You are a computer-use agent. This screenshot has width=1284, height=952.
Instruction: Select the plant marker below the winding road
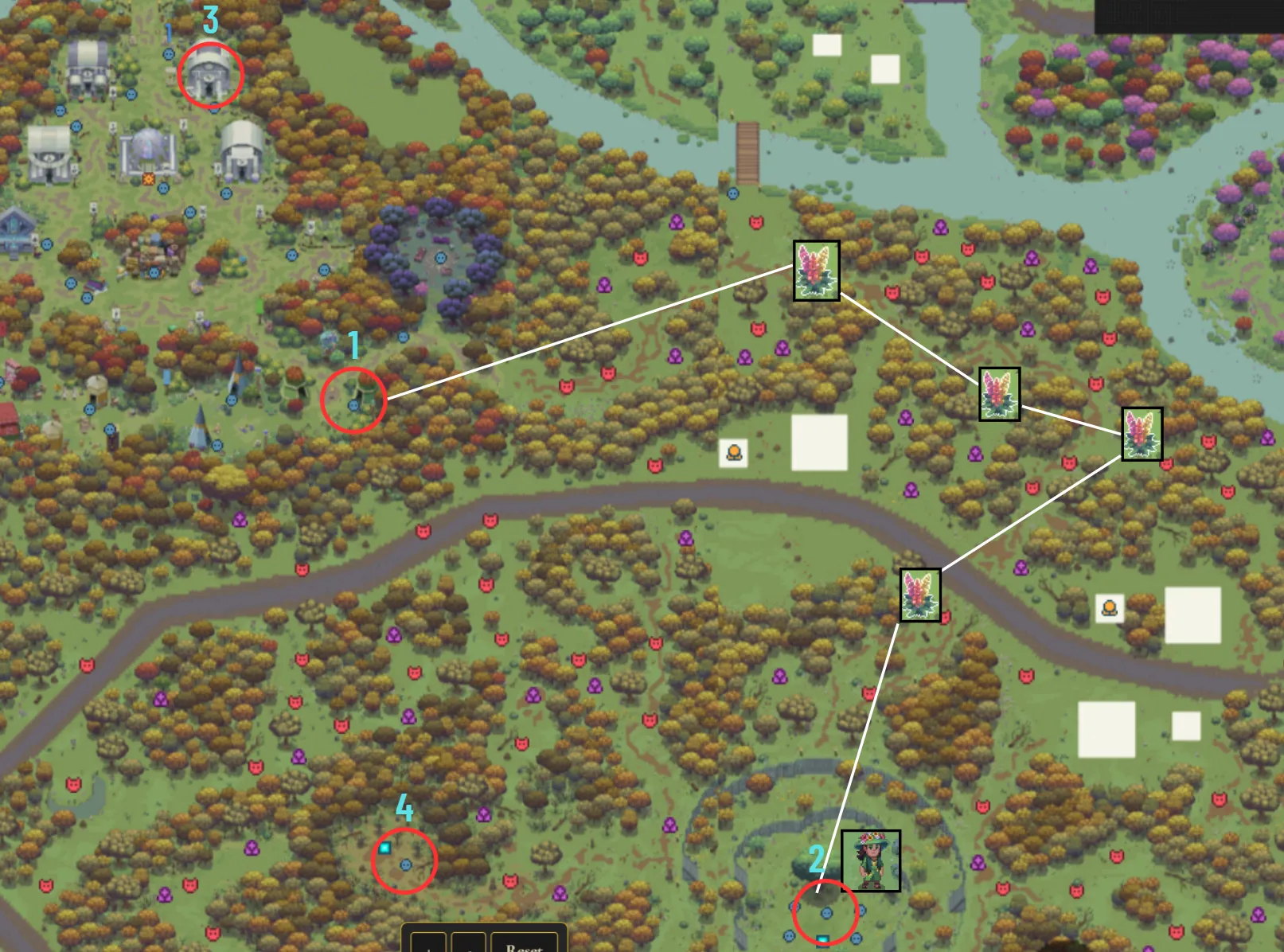point(921,594)
